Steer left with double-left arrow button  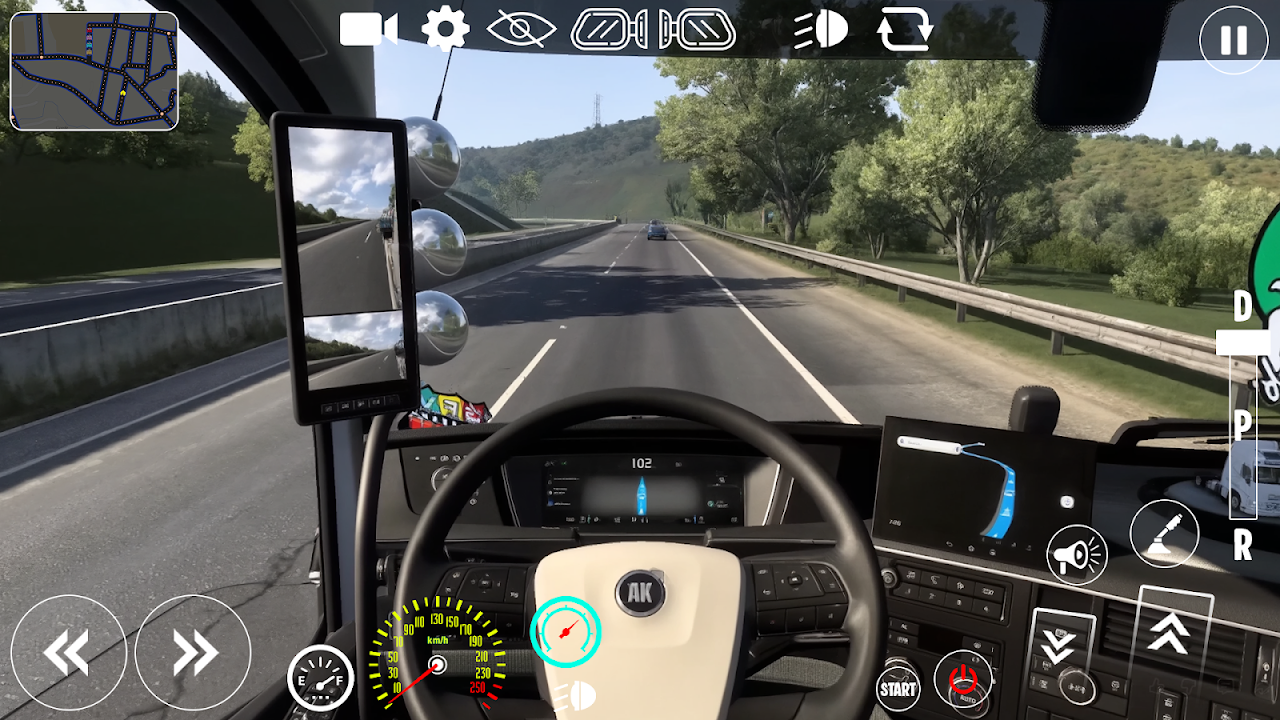point(68,652)
